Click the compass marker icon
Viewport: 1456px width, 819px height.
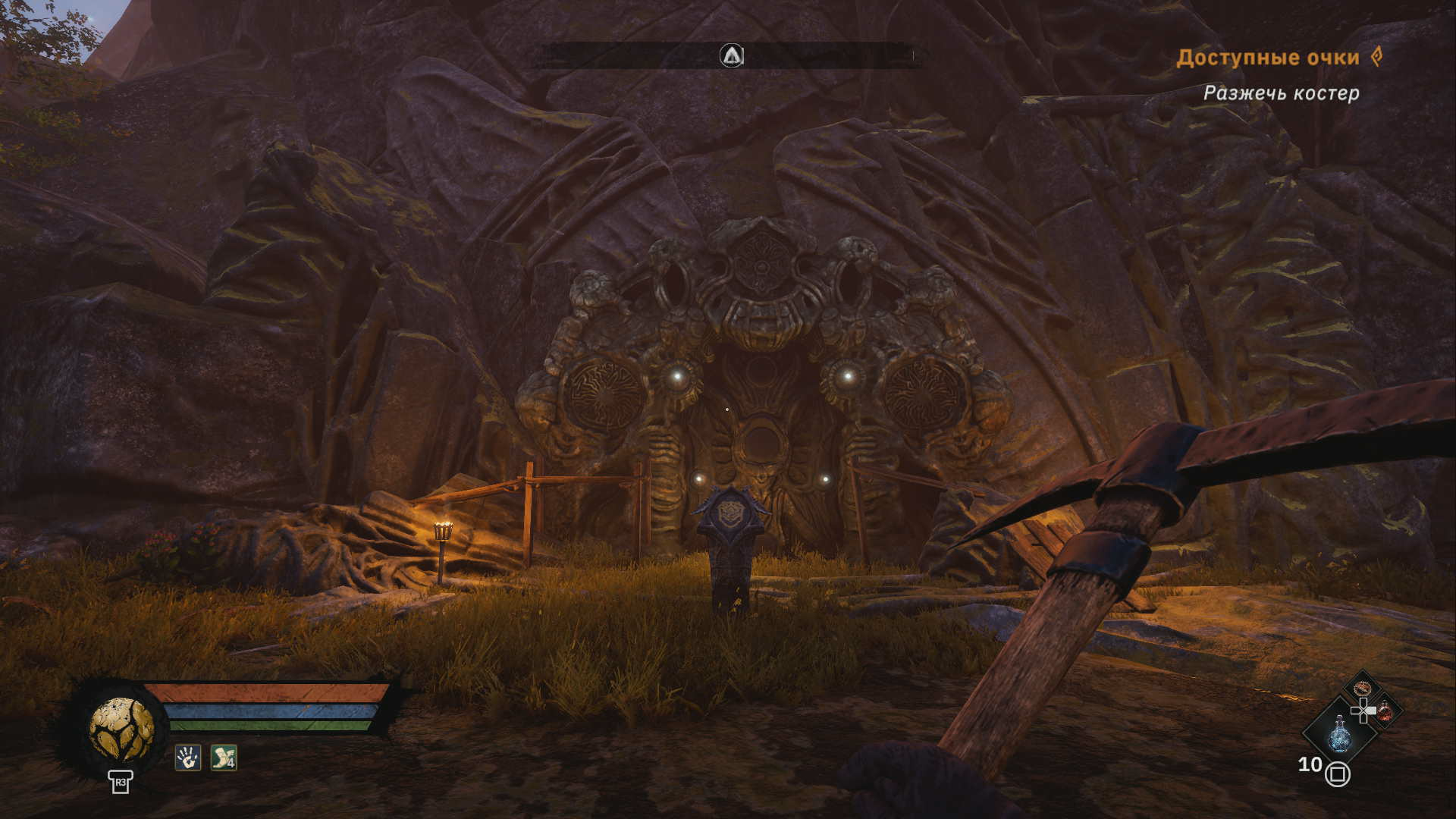pos(731,55)
